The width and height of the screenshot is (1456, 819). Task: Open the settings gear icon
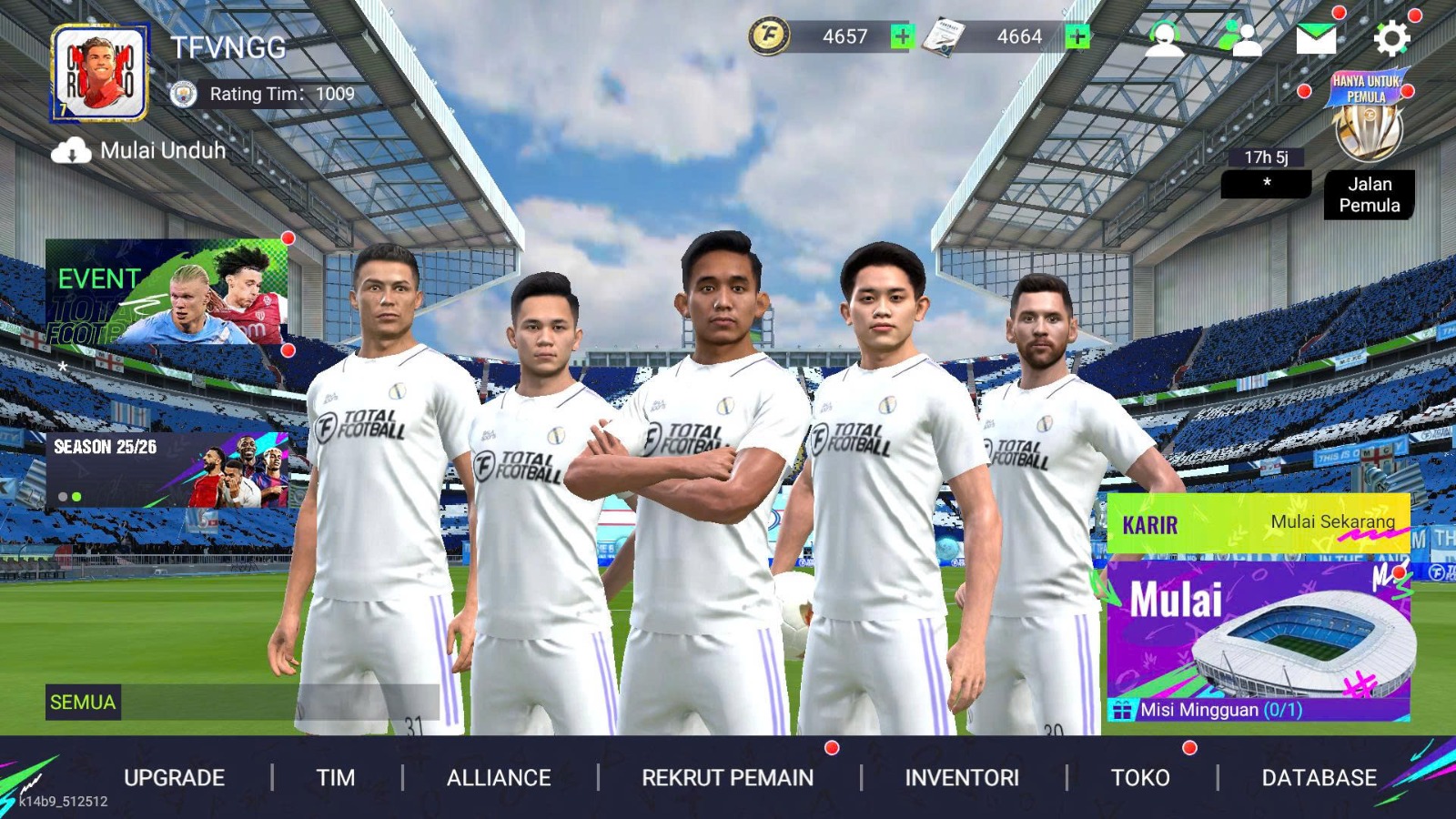tap(1390, 39)
